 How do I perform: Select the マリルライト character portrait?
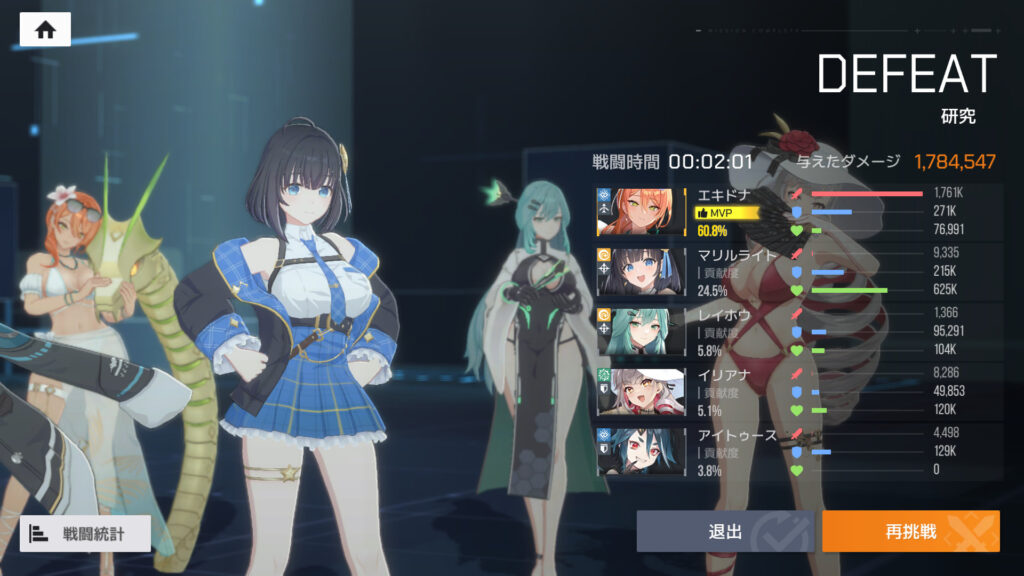pos(640,272)
